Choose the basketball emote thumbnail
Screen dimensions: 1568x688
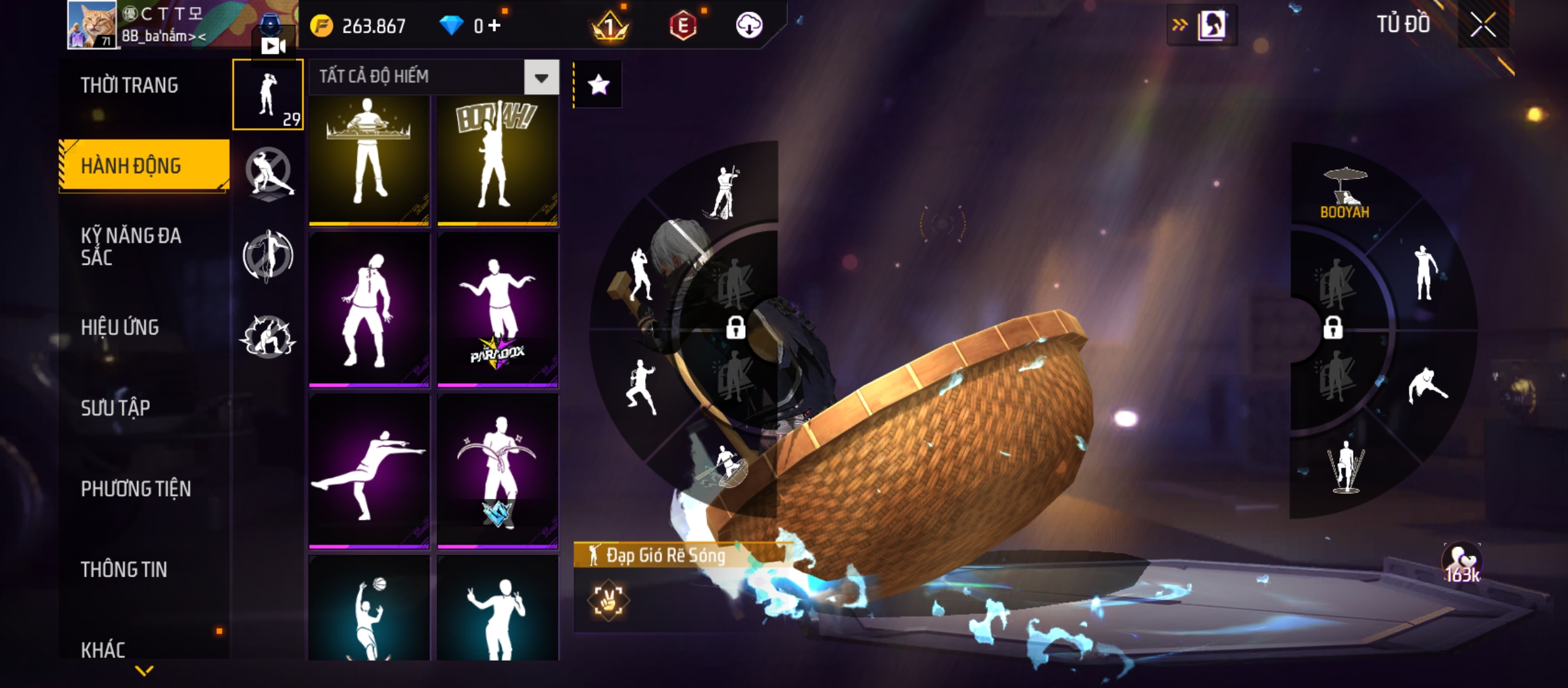pyautogui.click(x=369, y=608)
